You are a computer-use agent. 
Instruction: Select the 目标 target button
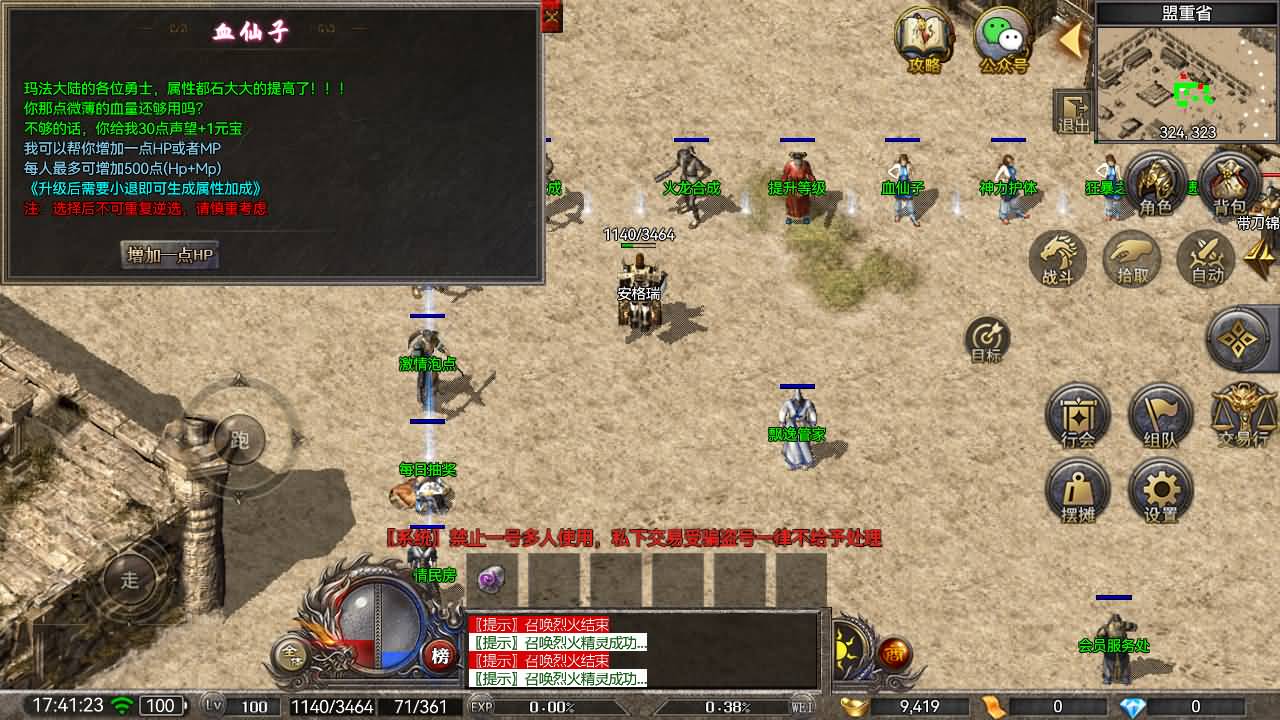pos(987,339)
